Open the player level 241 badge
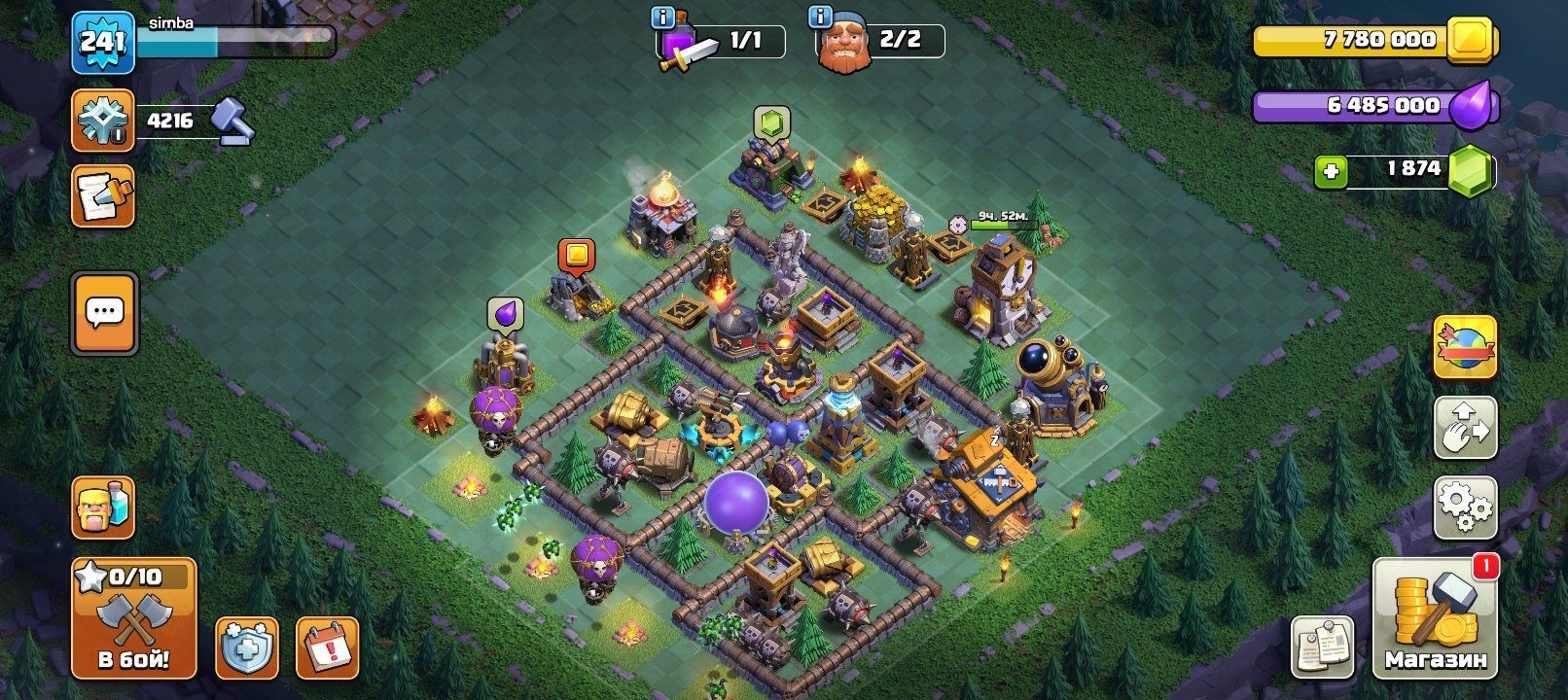1568x700 pixels. point(102,42)
